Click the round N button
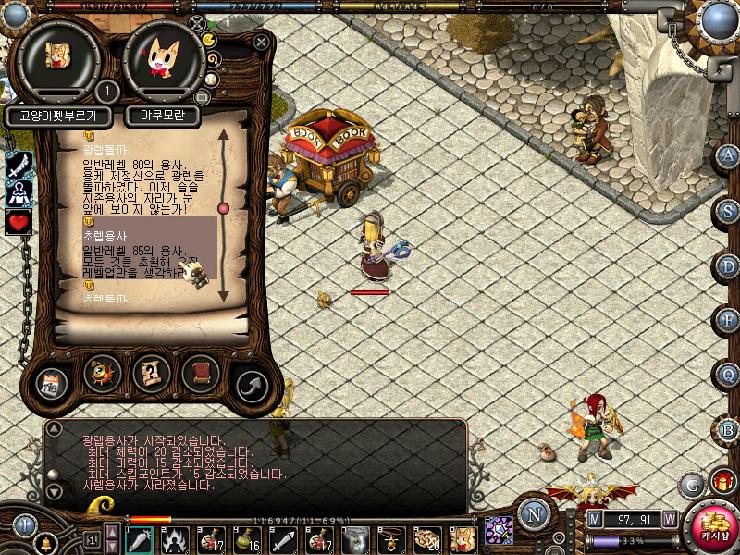The width and height of the screenshot is (740, 555). point(533,517)
